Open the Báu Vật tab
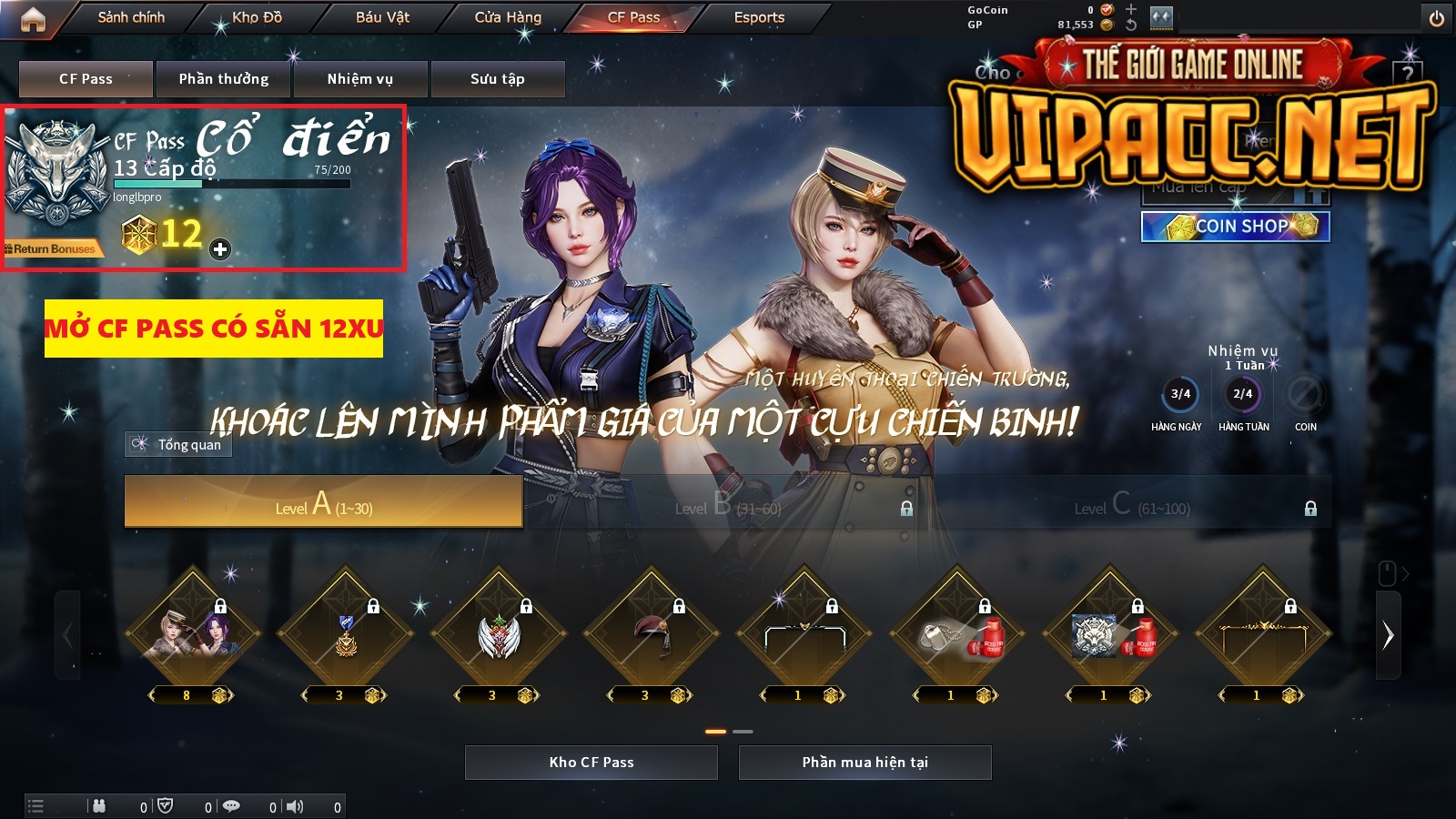 point(382,17)
